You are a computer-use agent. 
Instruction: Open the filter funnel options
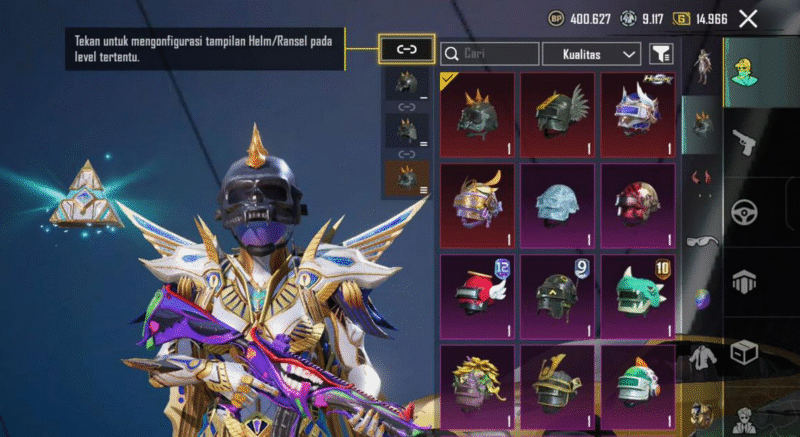[x=661, y=53]
